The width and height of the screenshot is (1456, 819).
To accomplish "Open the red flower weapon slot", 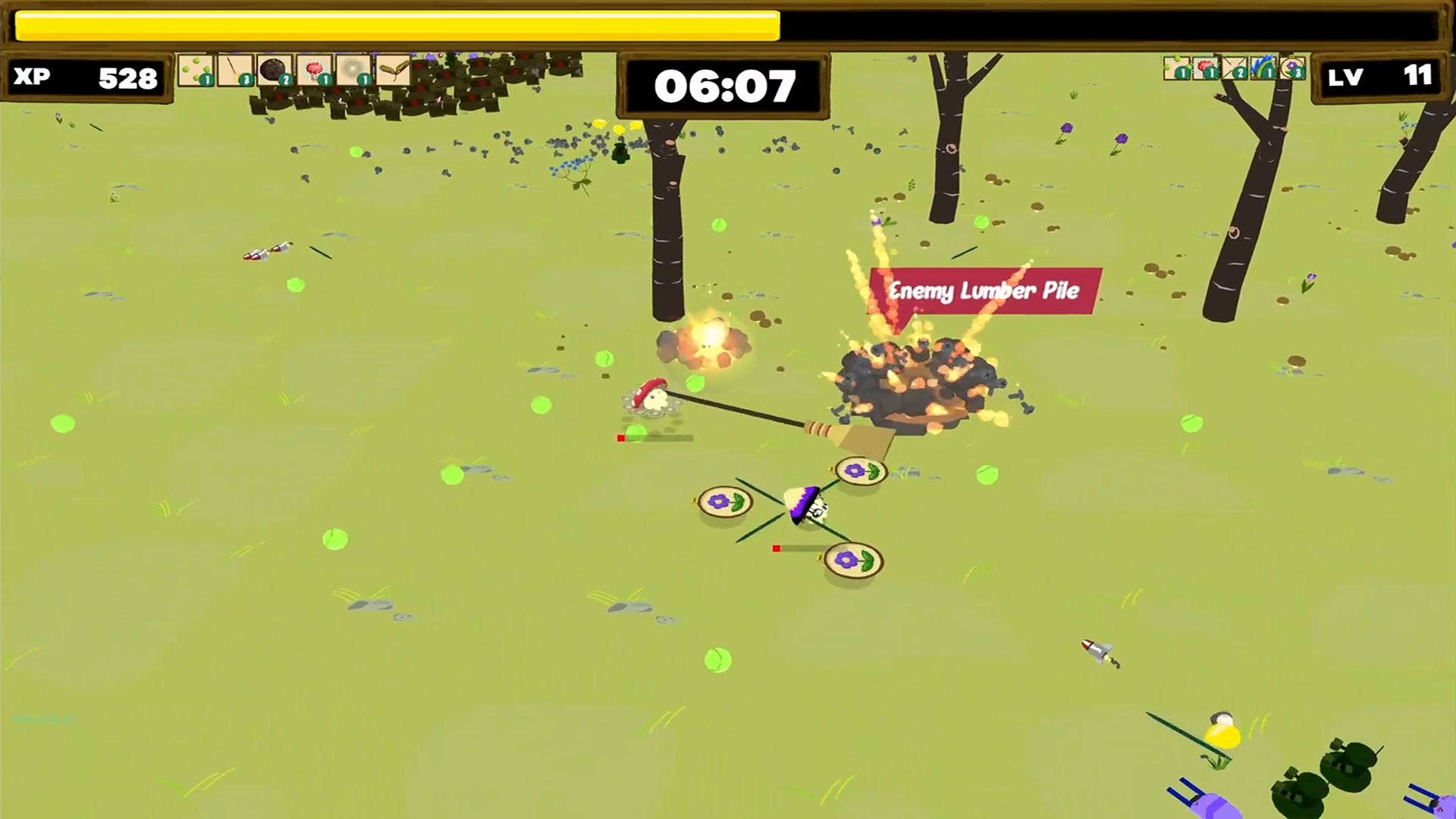I will click(x=314, y=70).
